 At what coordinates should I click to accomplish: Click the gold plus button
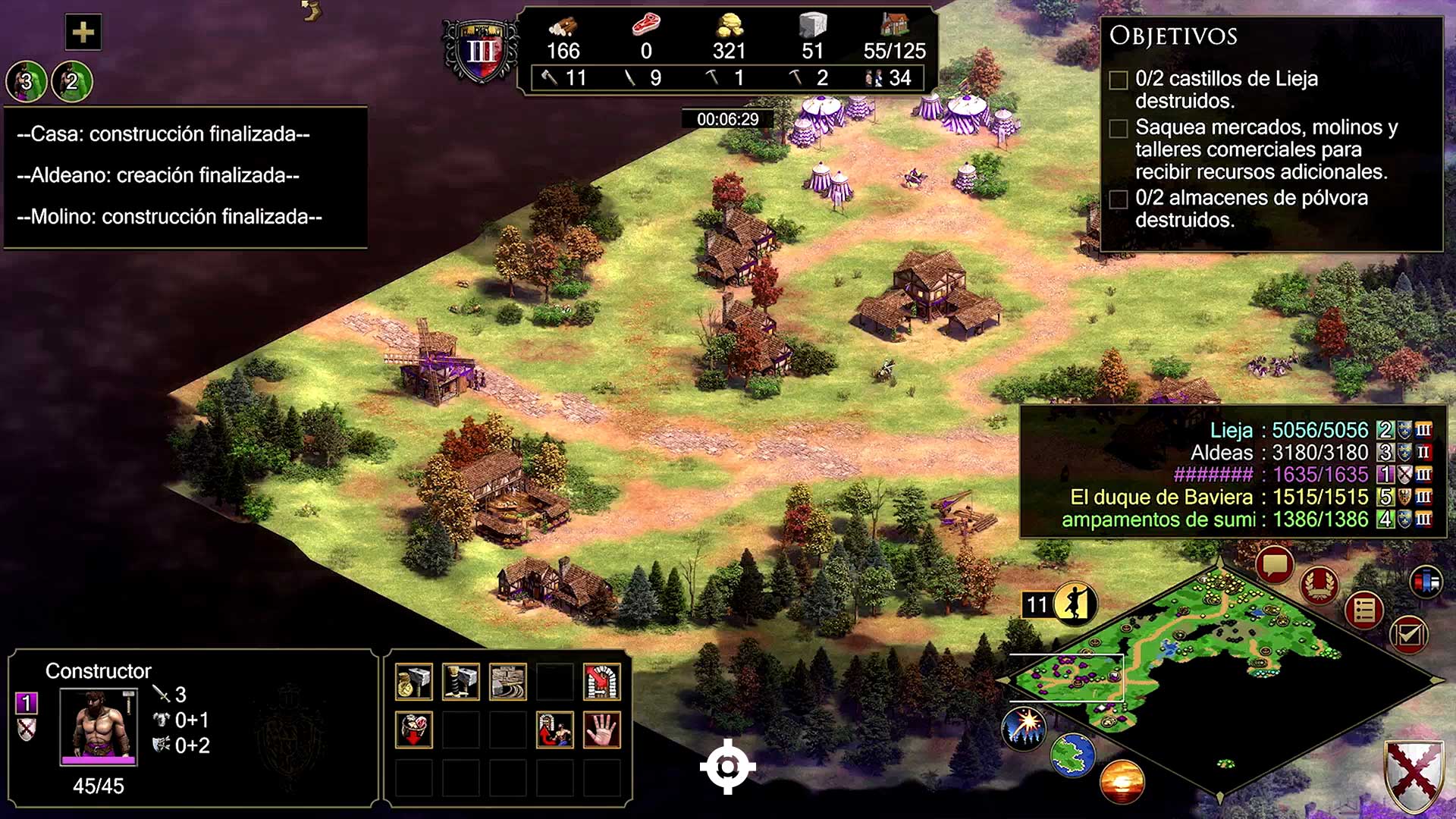pos(83,32)
